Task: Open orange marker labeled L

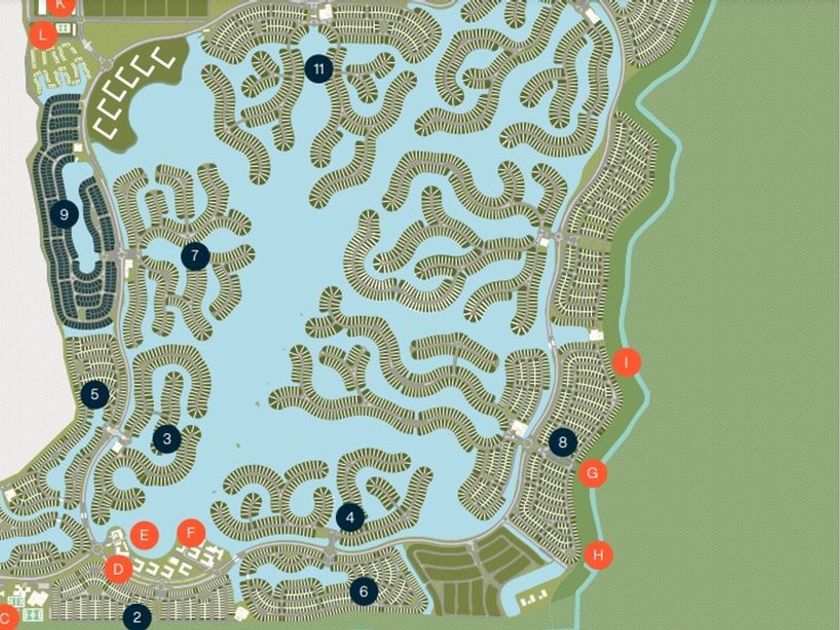Action: (x=41, y=35)
